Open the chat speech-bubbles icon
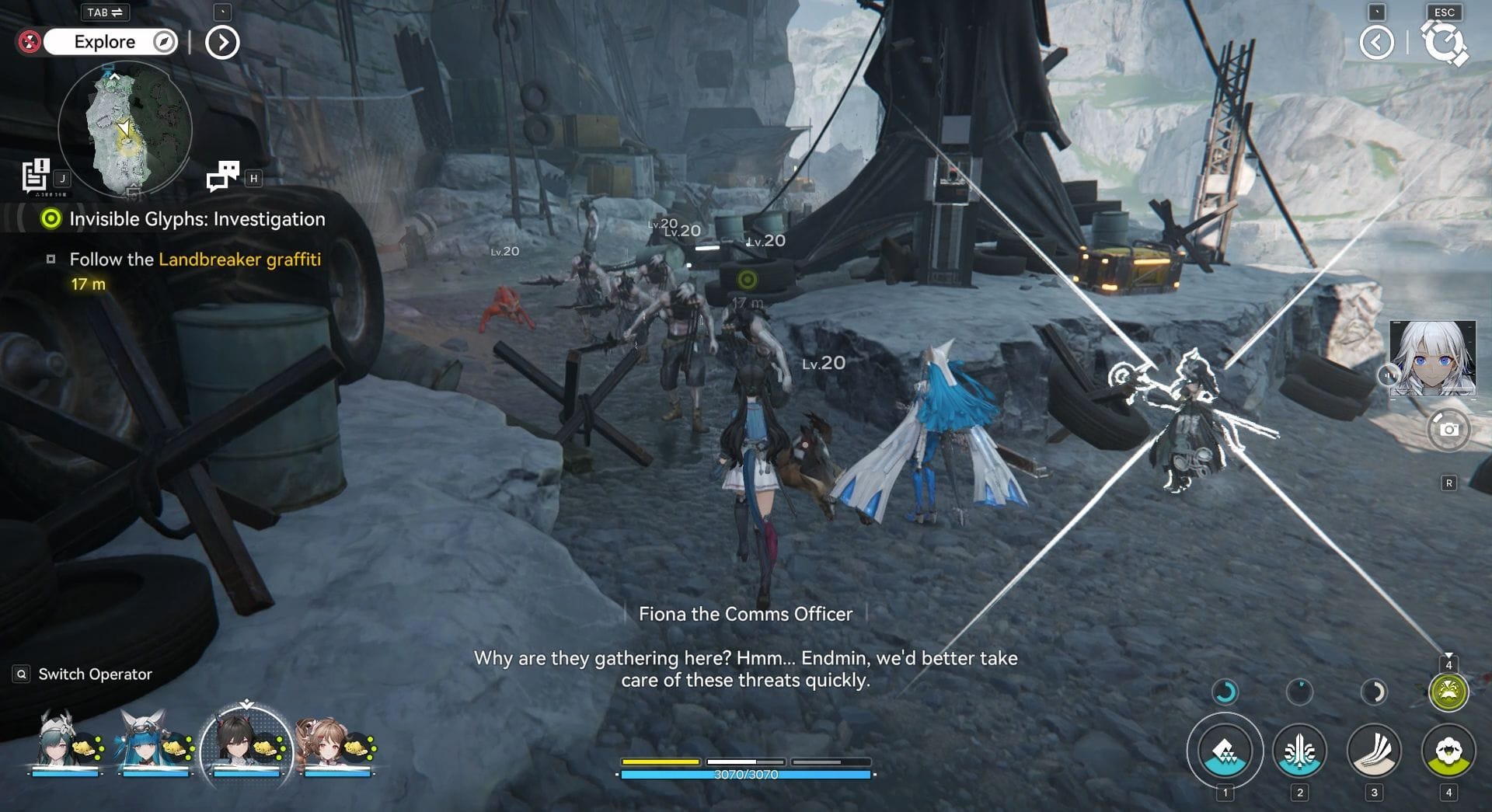 [x=223, y=176]
